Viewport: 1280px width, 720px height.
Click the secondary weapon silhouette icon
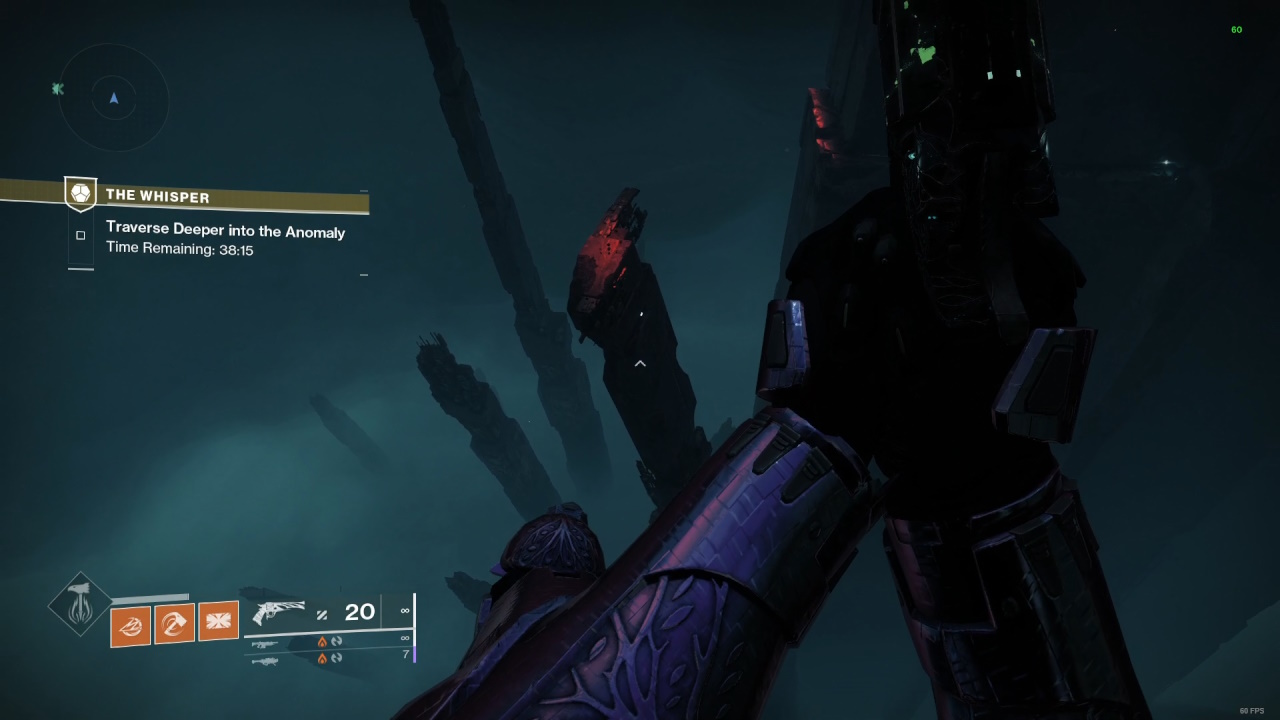264,643
